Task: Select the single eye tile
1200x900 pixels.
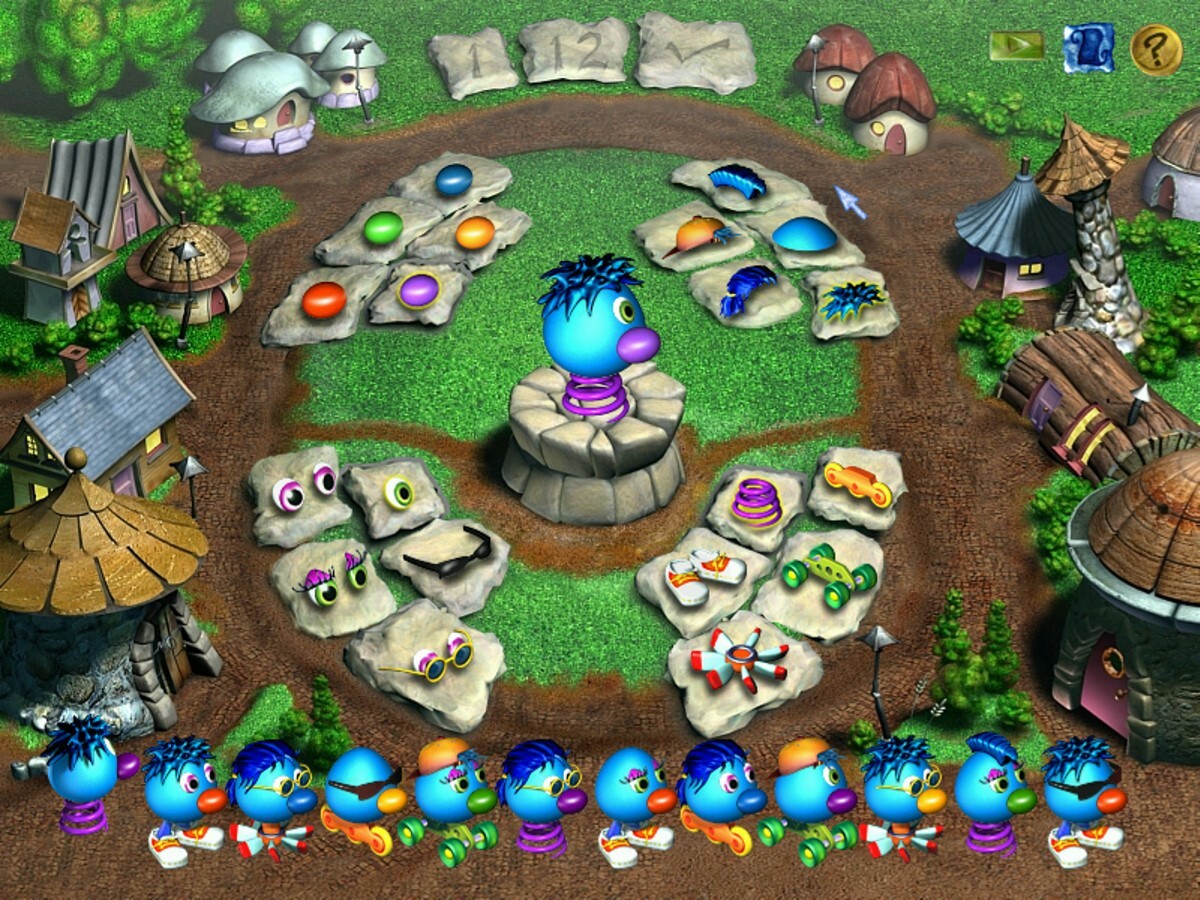Action: (x=397, y=493)
